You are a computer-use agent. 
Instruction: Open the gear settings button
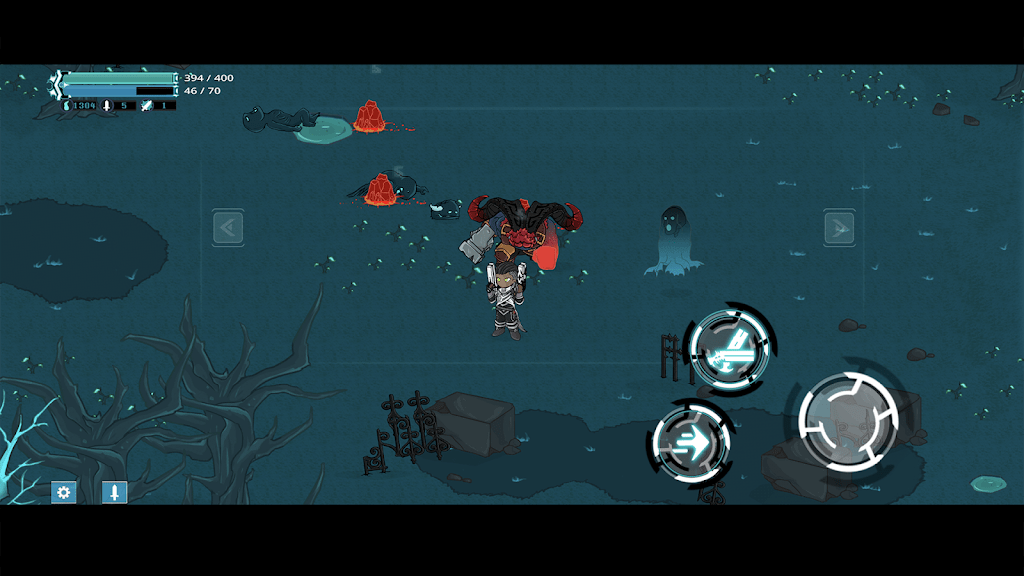pos(64,492)
